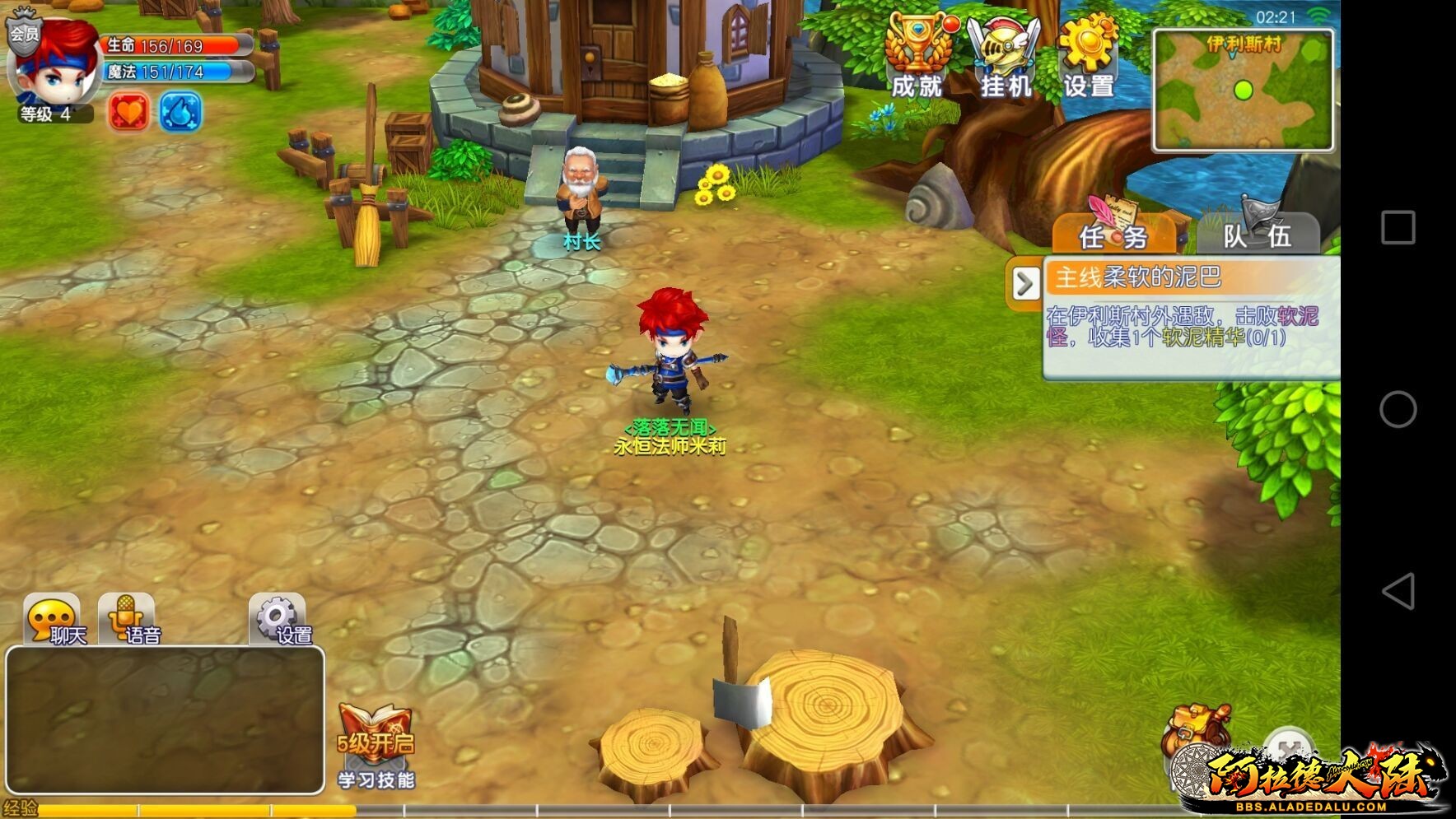Open the 伊利斯村 minimap
1456x819 pixels.
click(x=1242, y=91)
